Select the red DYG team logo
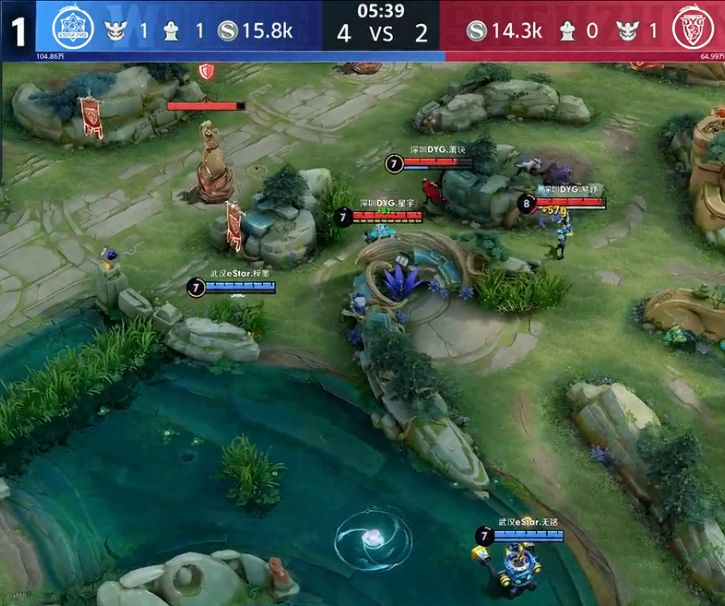The height and width of the screenshot is (606, 725). point(695,28)
